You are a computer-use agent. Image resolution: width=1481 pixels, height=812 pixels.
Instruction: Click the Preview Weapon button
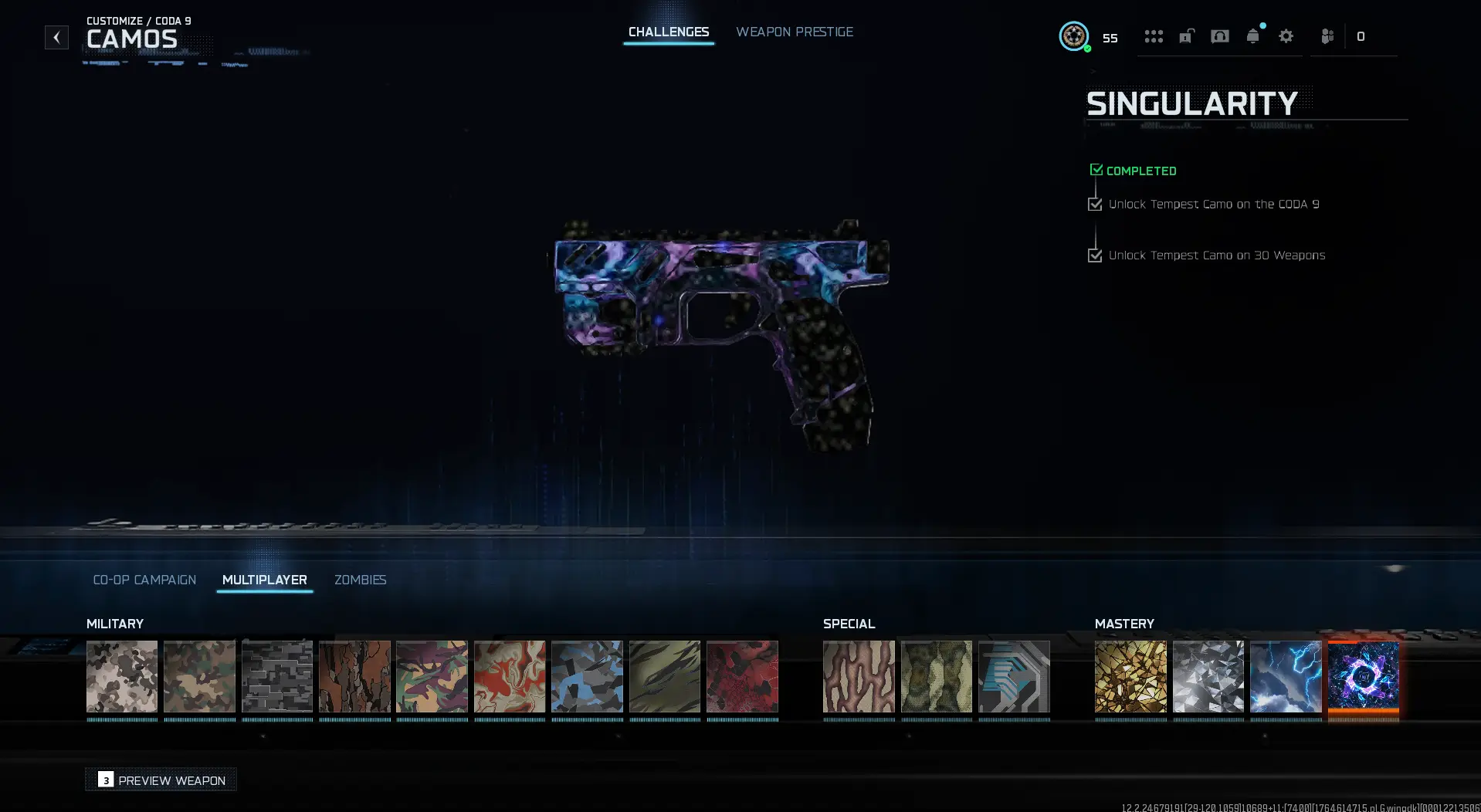coord(160,780)
